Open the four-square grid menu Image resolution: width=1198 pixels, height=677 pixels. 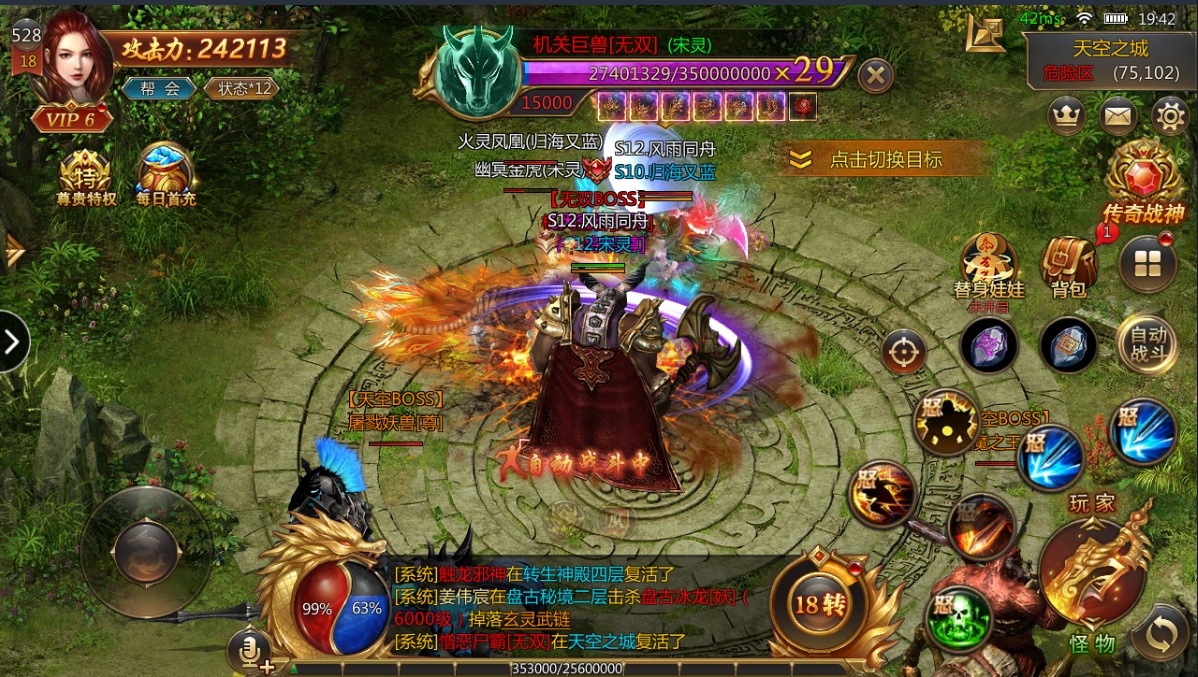point(1146,265)
